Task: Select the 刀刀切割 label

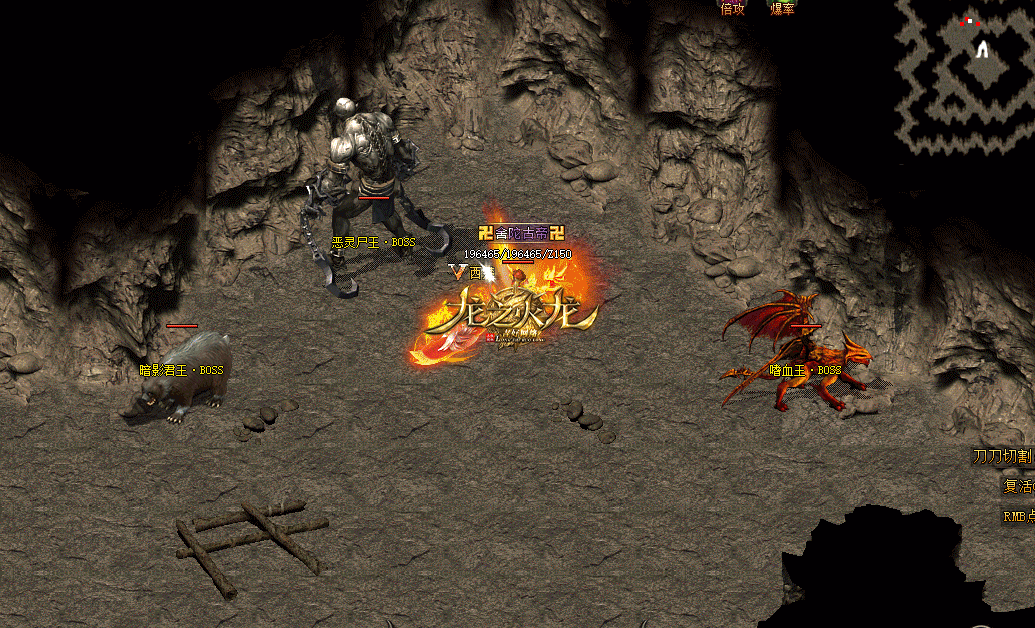Action: 1003,457
